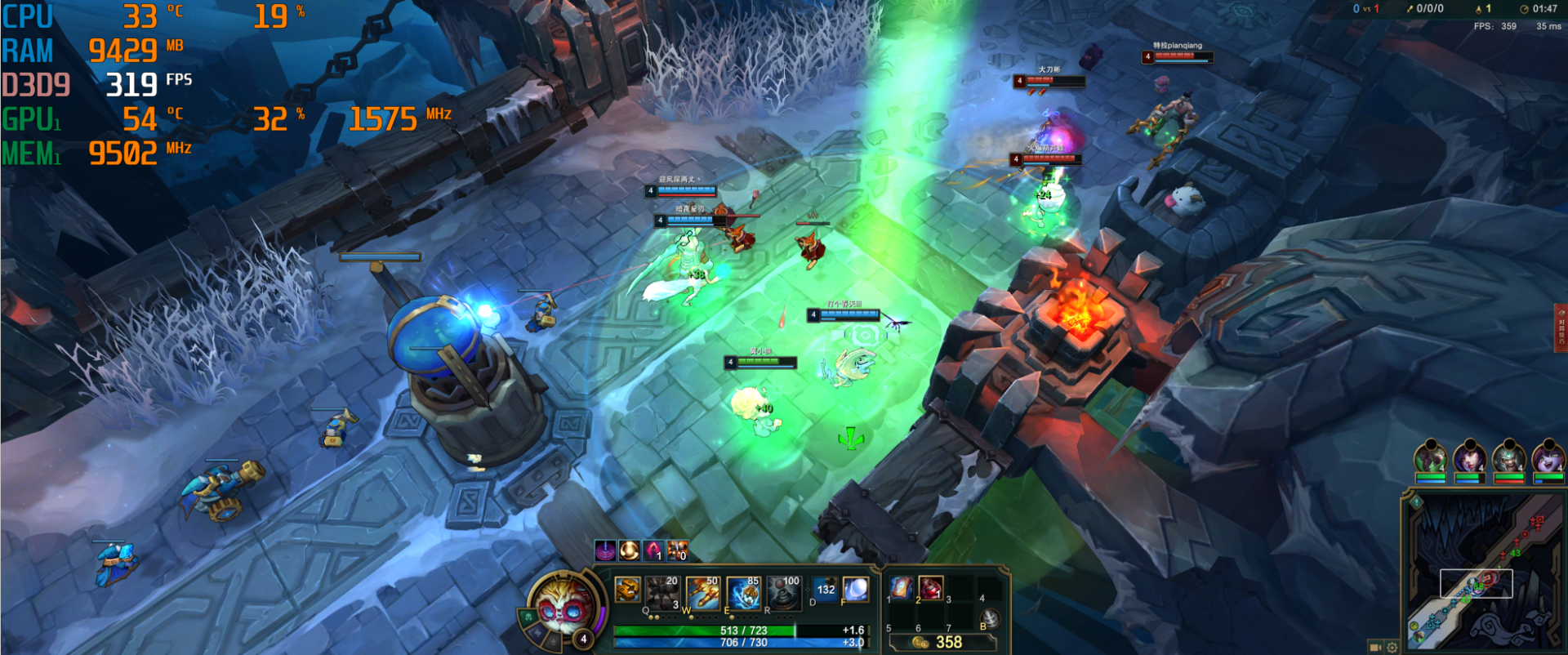Click the purple swirl buff icon above abilities
Screen dimensions: 1568x655
[605, 551]
